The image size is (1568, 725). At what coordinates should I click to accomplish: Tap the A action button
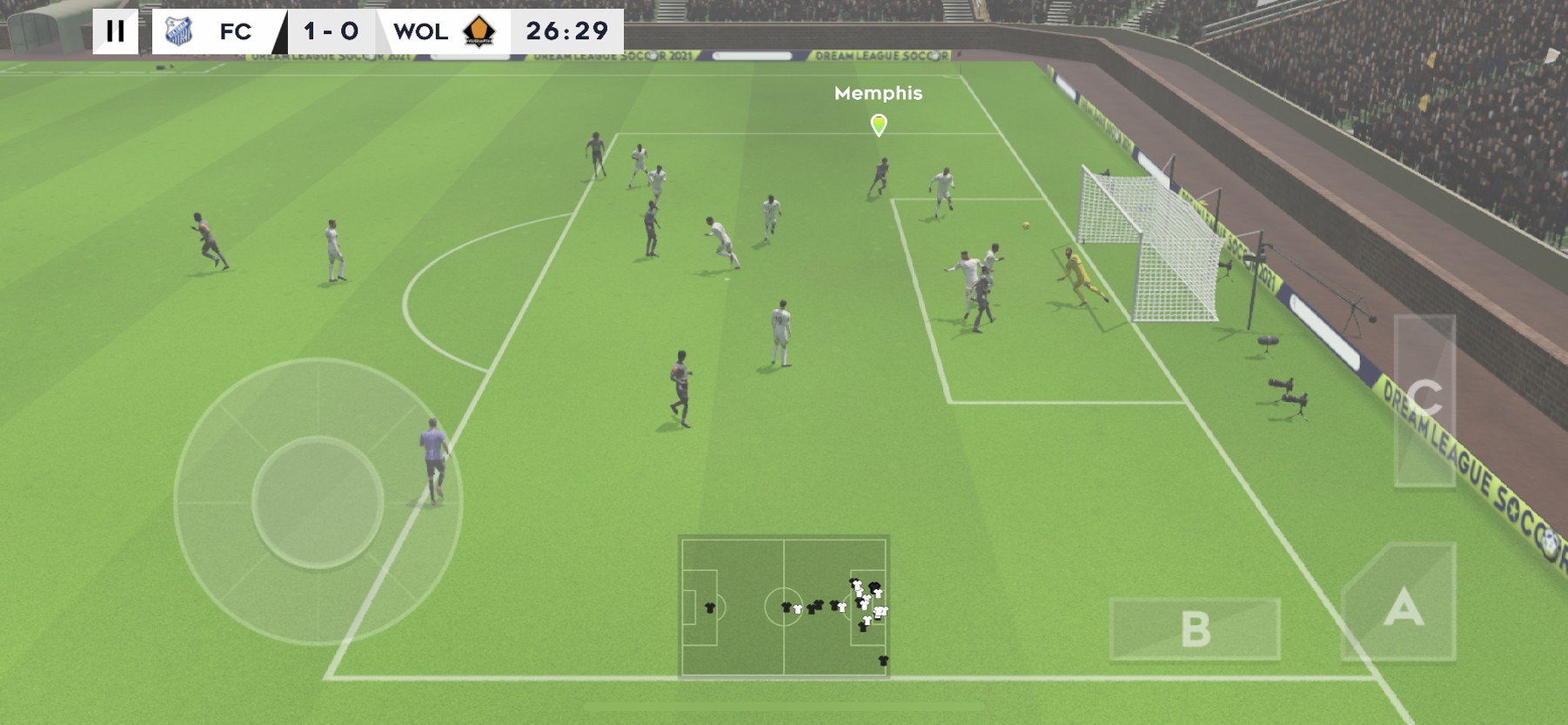click(1403, 605)
